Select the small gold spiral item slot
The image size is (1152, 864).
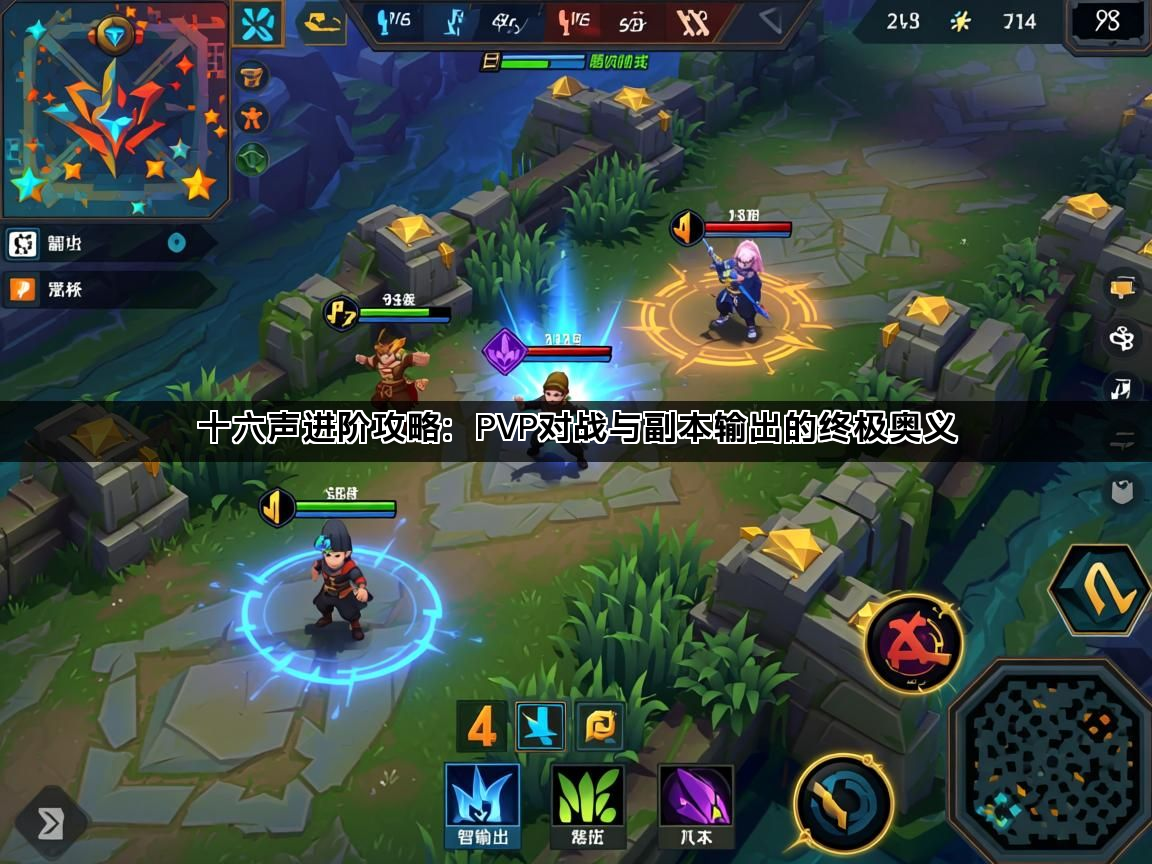pyautogui.click(x=600, y=726)
